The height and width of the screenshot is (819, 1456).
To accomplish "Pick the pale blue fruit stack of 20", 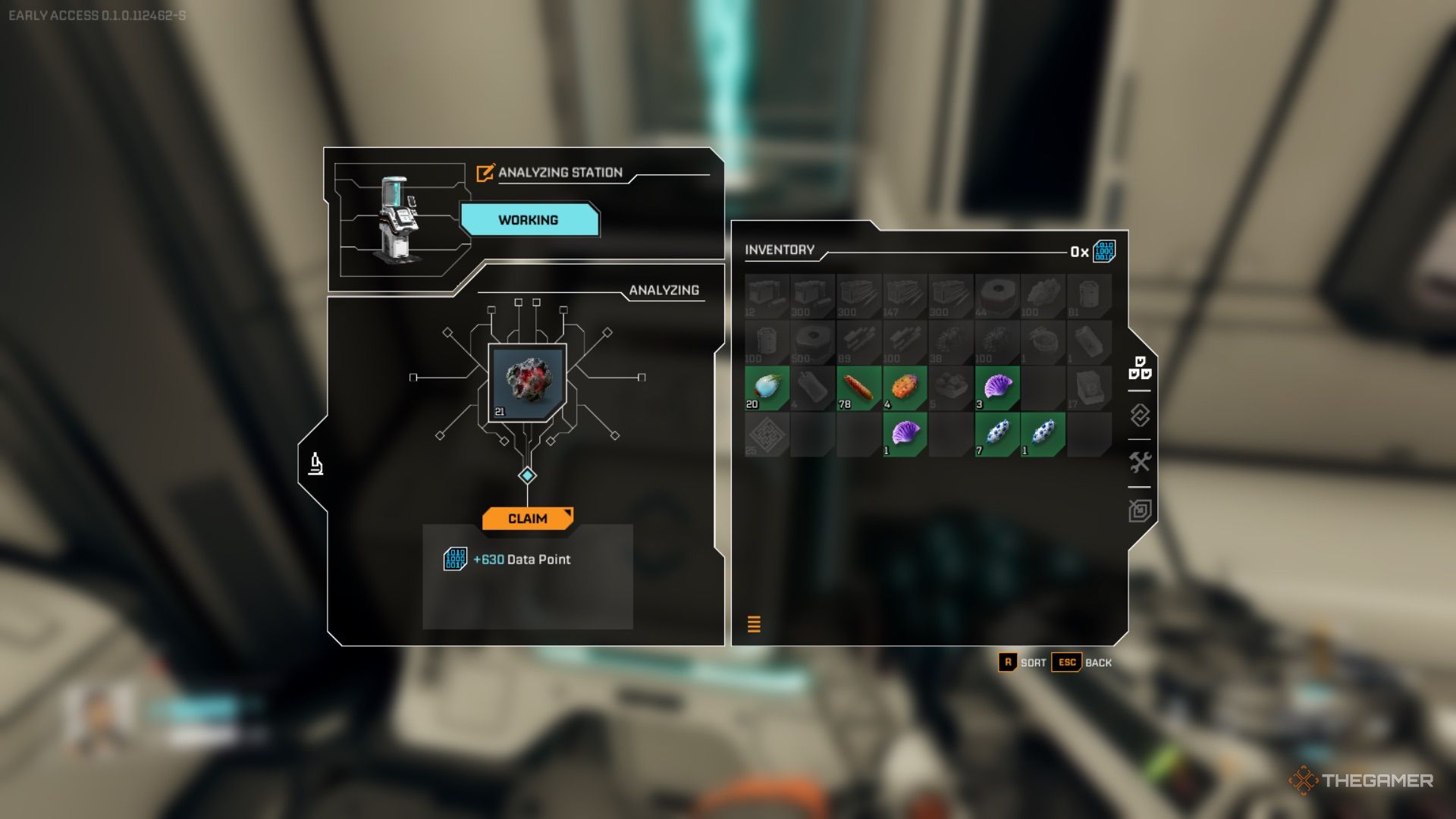I will click(x=767, y=388).
